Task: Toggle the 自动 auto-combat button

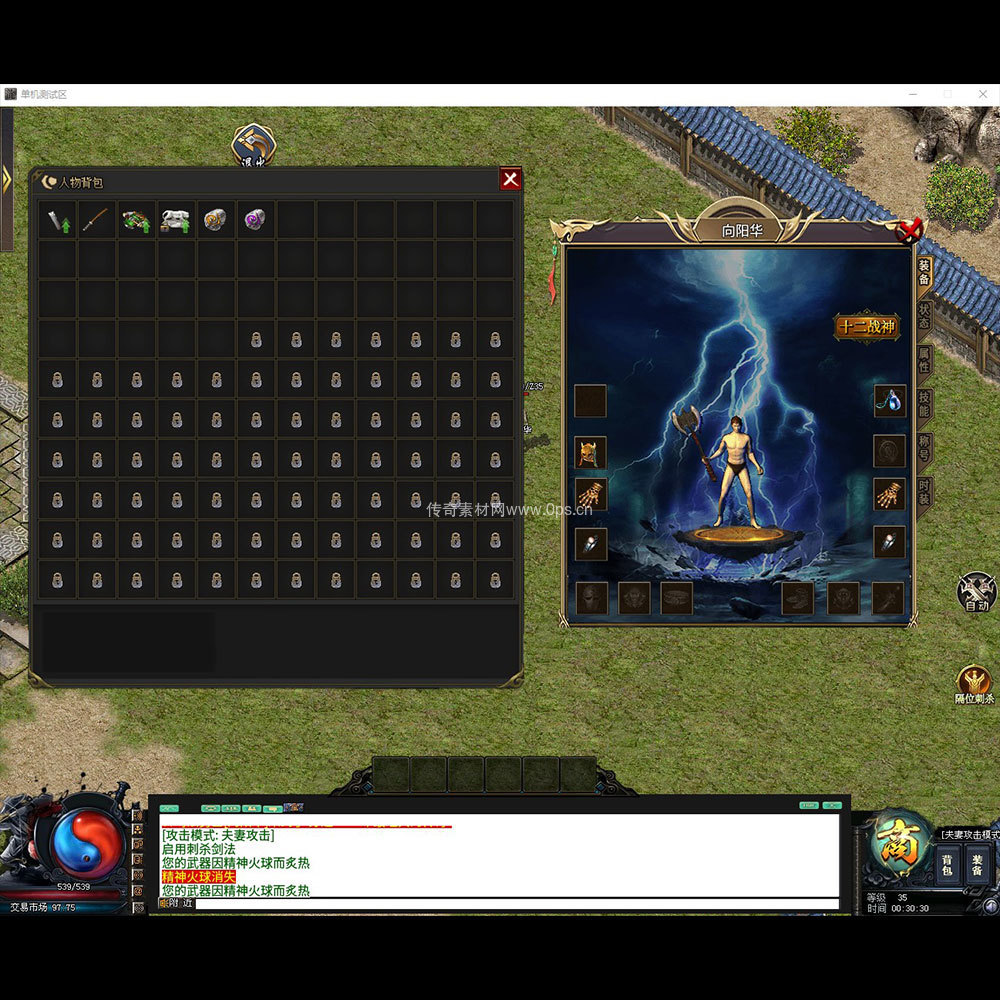Action: (x=976, y=592)
